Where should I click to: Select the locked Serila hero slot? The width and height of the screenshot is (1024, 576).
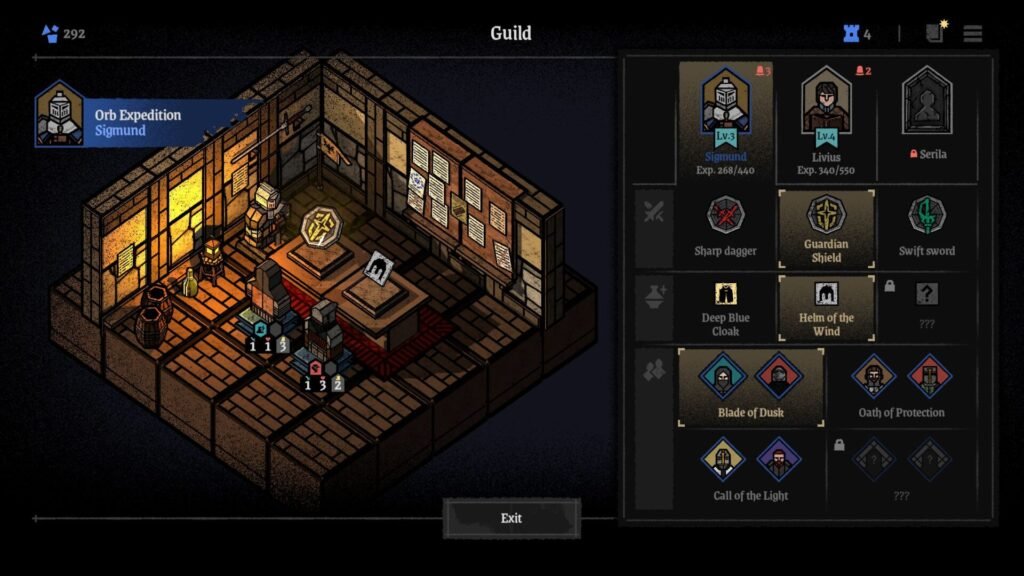click(x=927, y=118)
